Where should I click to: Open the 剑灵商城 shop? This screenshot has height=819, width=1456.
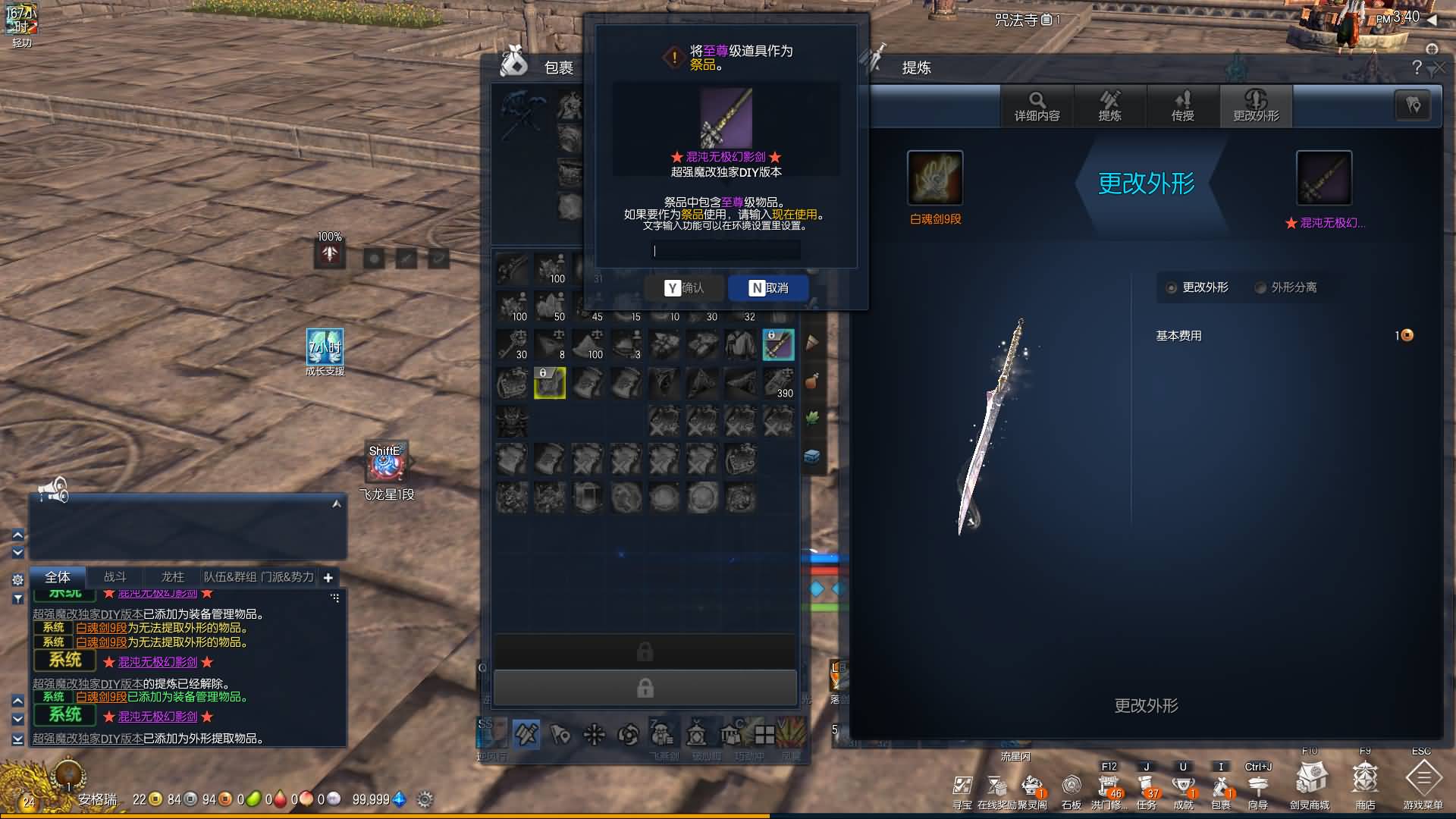pos(1310,780)
